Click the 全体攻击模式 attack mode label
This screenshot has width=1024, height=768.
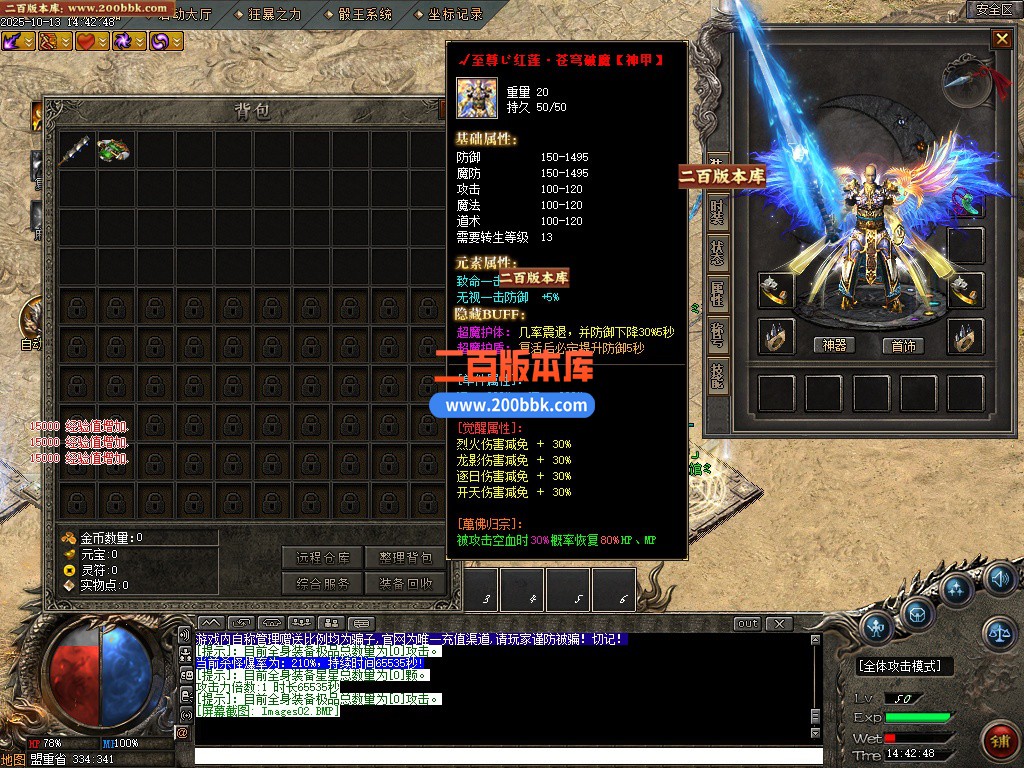[x=905, y=666]
